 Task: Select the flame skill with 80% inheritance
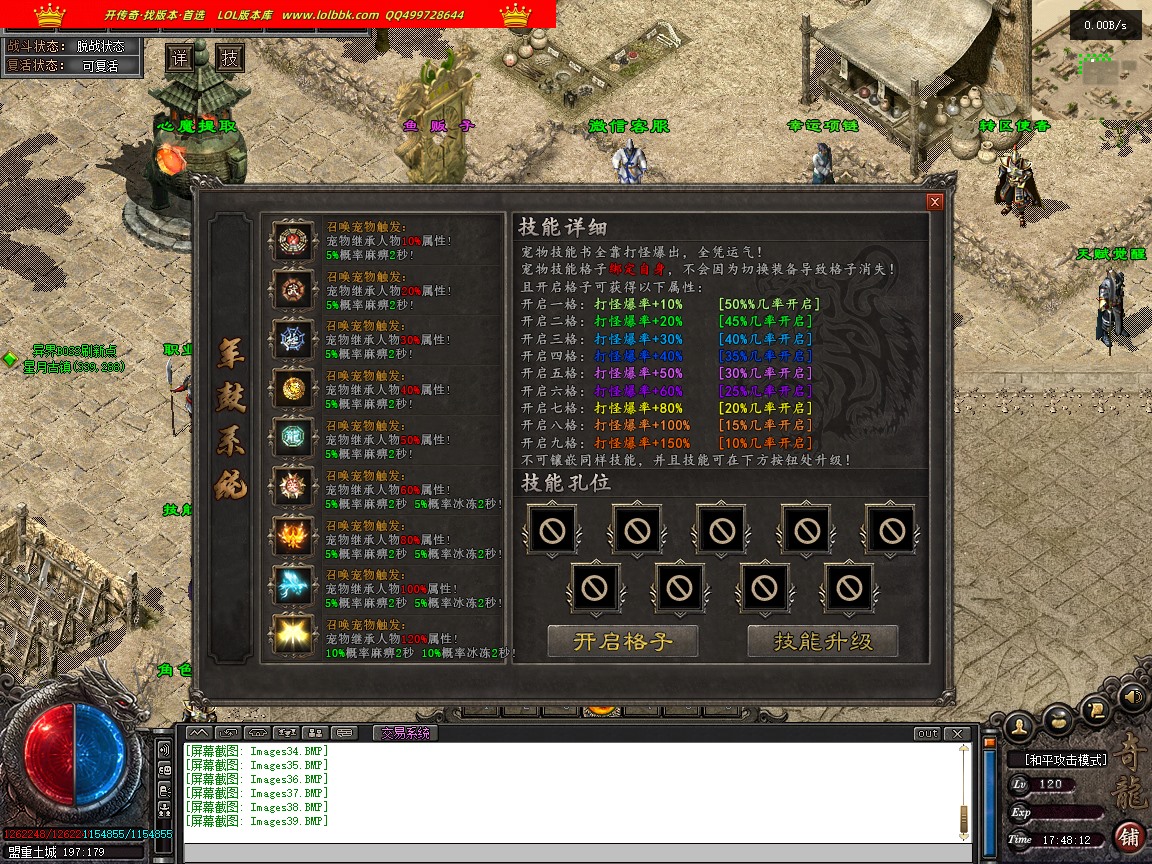(293, 538)
